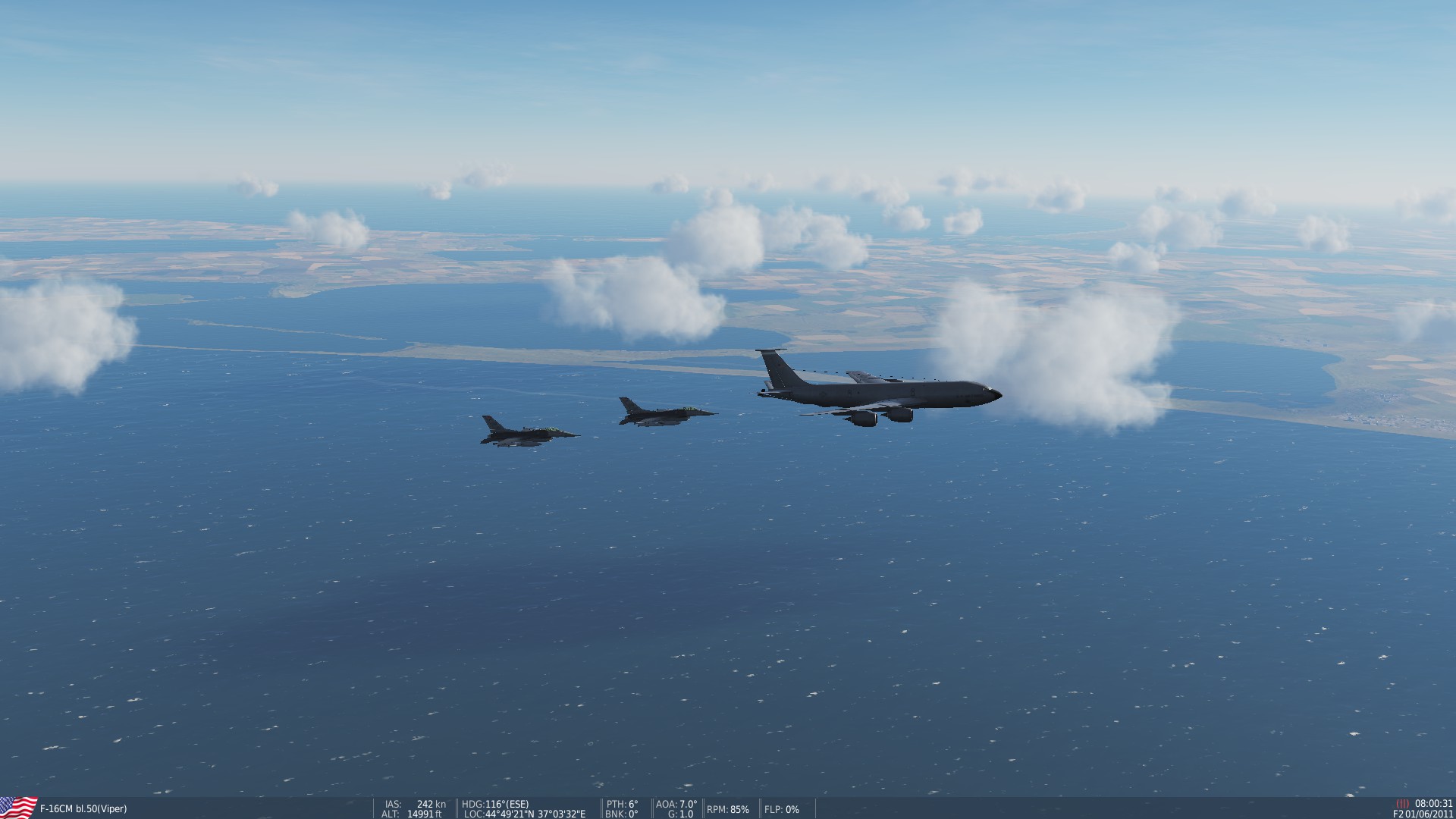Viewport: 1456px width, 819px height.
Task: Select the F-16CM bl.50(Viper) aircraft label
Action: tap(83, 809)
